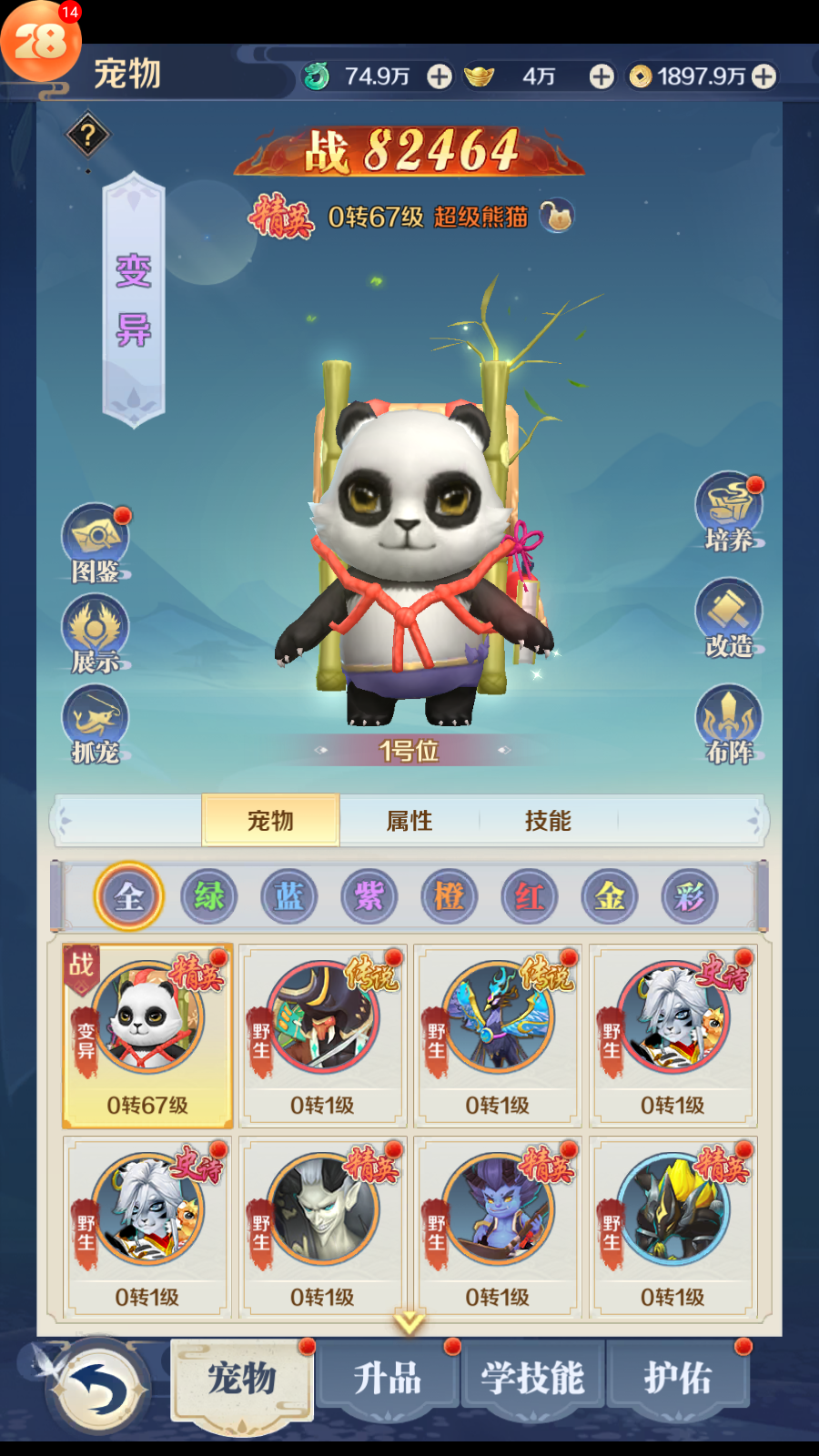The height and width of the screenshot is (1456, 819).
Task: Open the 布阵 formation icon
Action: pyautogui.click(x=729, y=724)
